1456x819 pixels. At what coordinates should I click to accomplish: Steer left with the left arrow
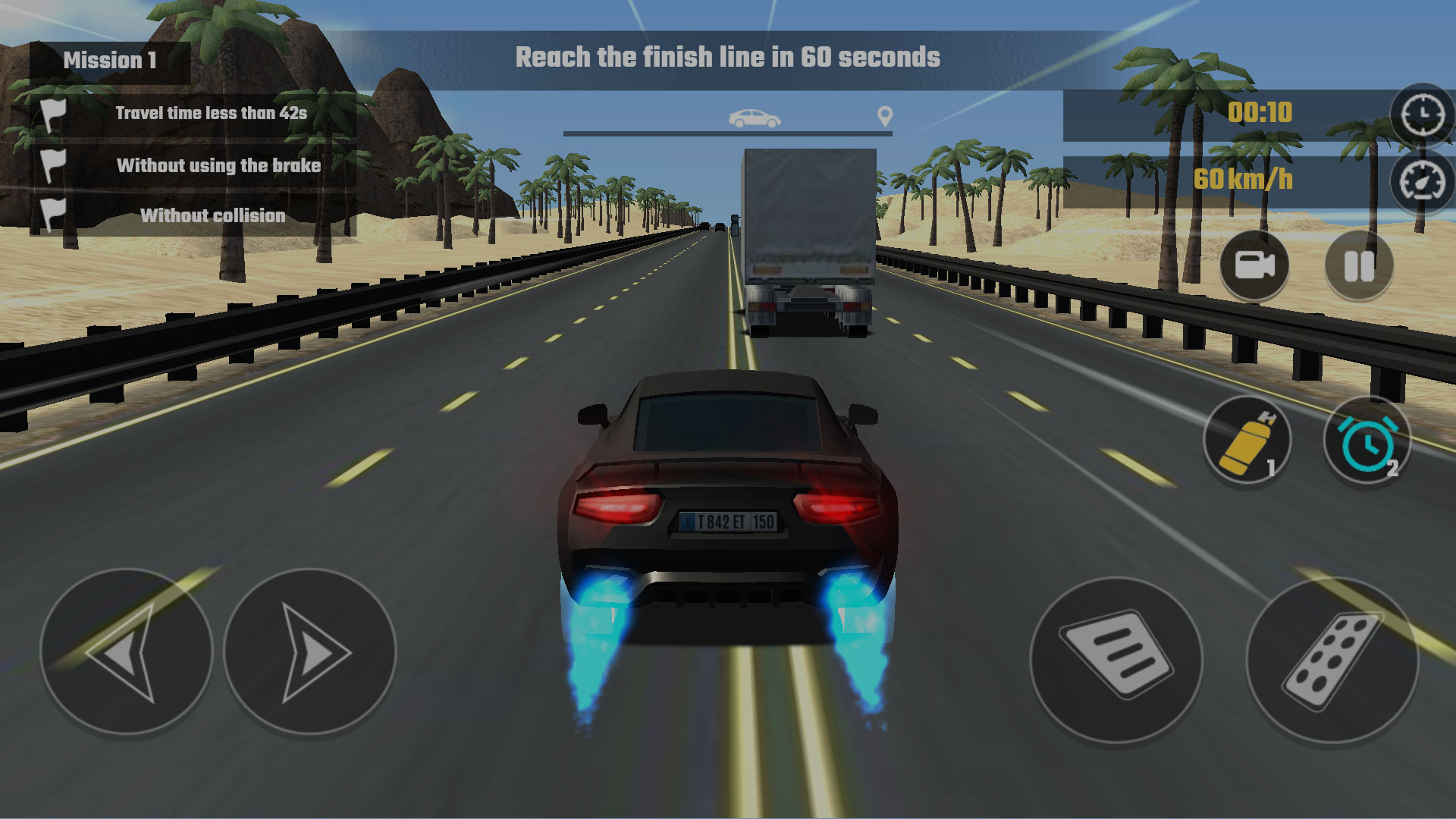129,654
